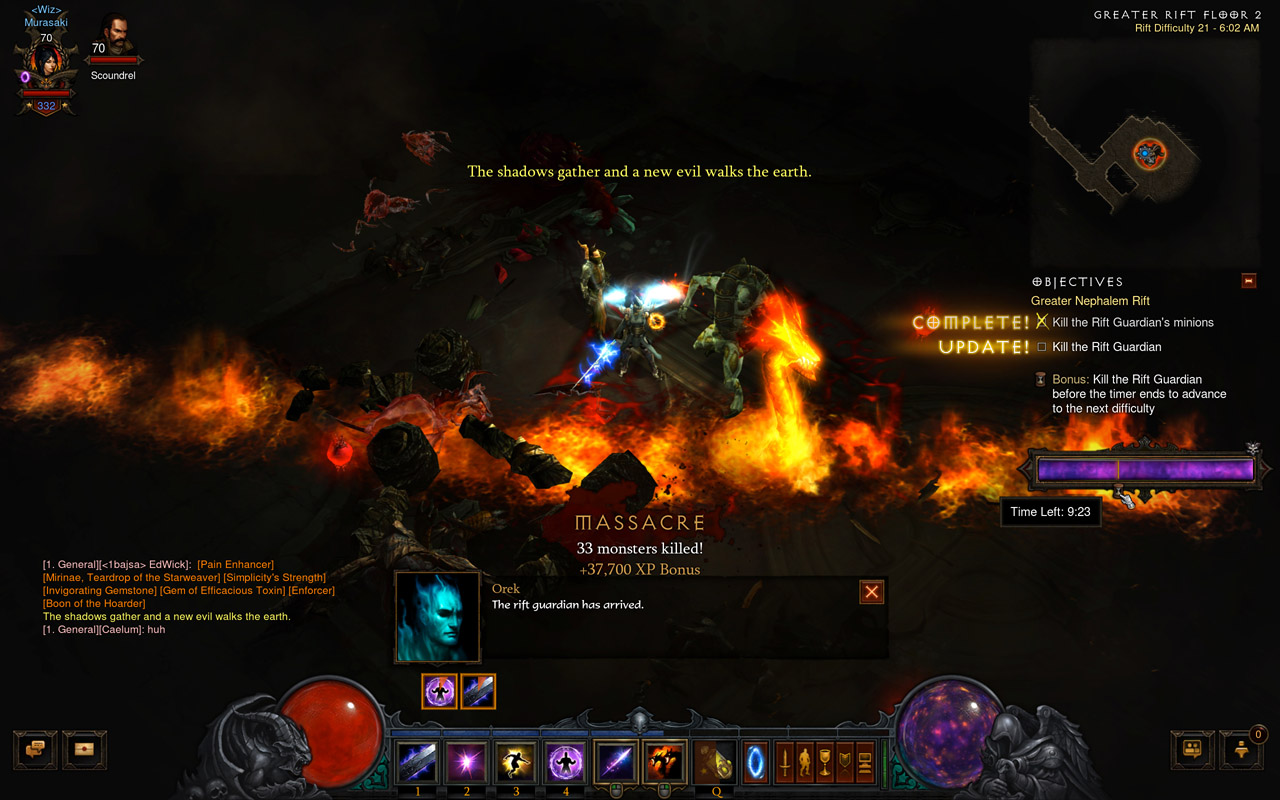
Task: Open the chalice menu button
Action: click(x=825, y=763)
